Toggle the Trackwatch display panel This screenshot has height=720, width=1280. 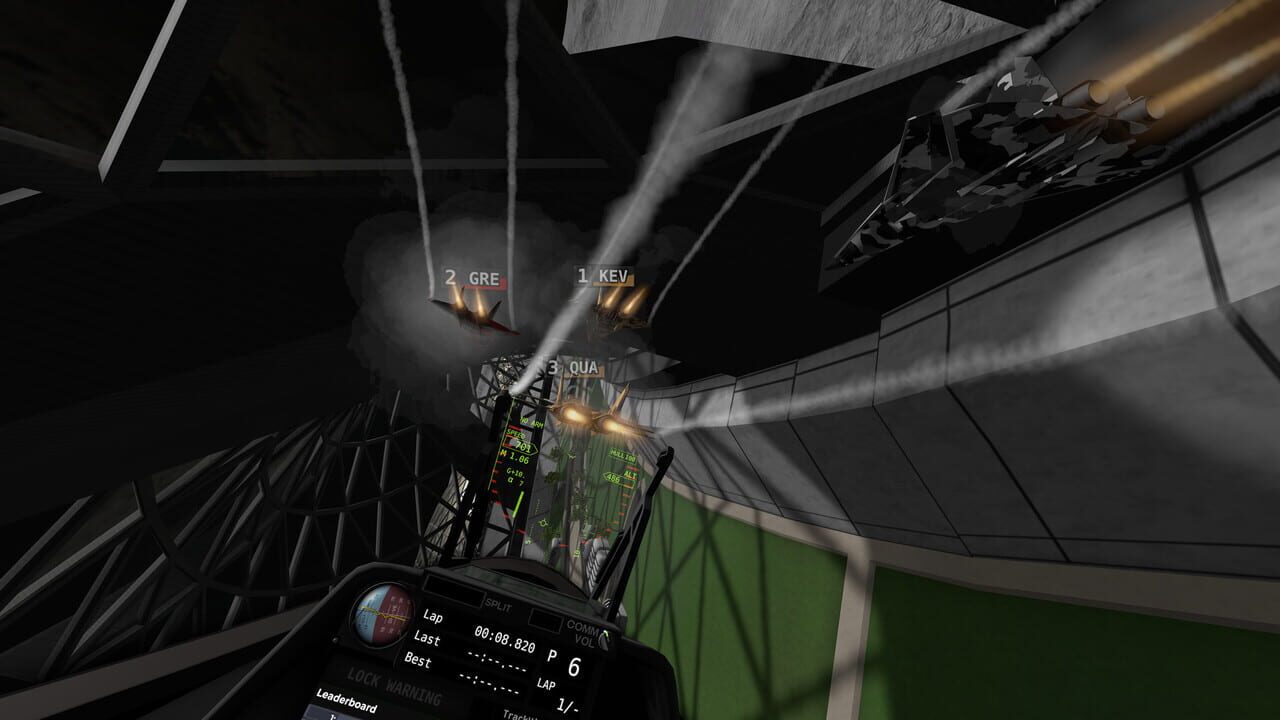pos(522,713)
